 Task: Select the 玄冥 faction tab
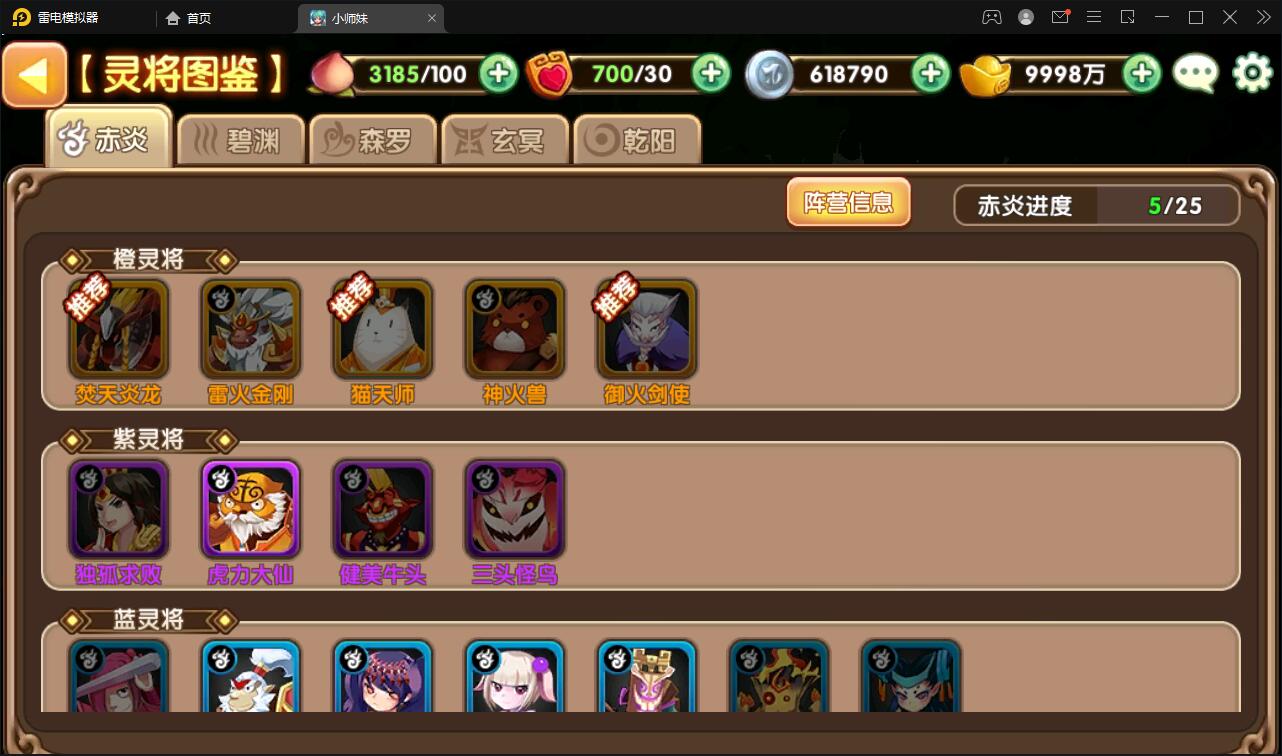click(505, 140)
